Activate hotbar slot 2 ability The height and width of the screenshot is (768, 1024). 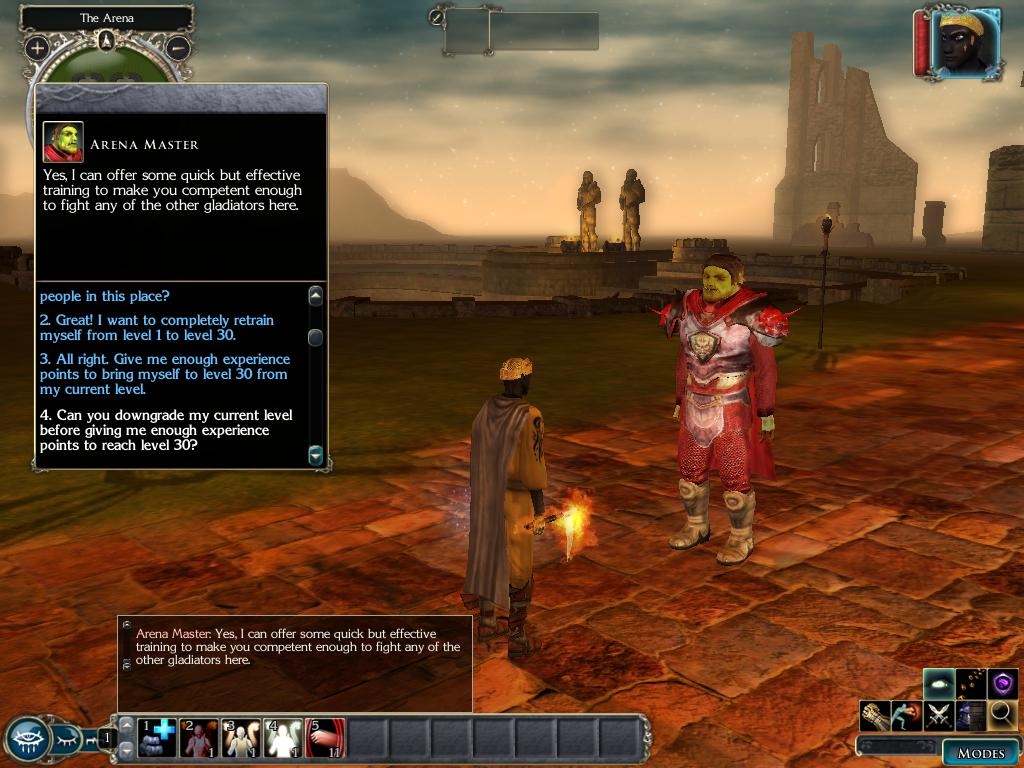pos(199,738)
